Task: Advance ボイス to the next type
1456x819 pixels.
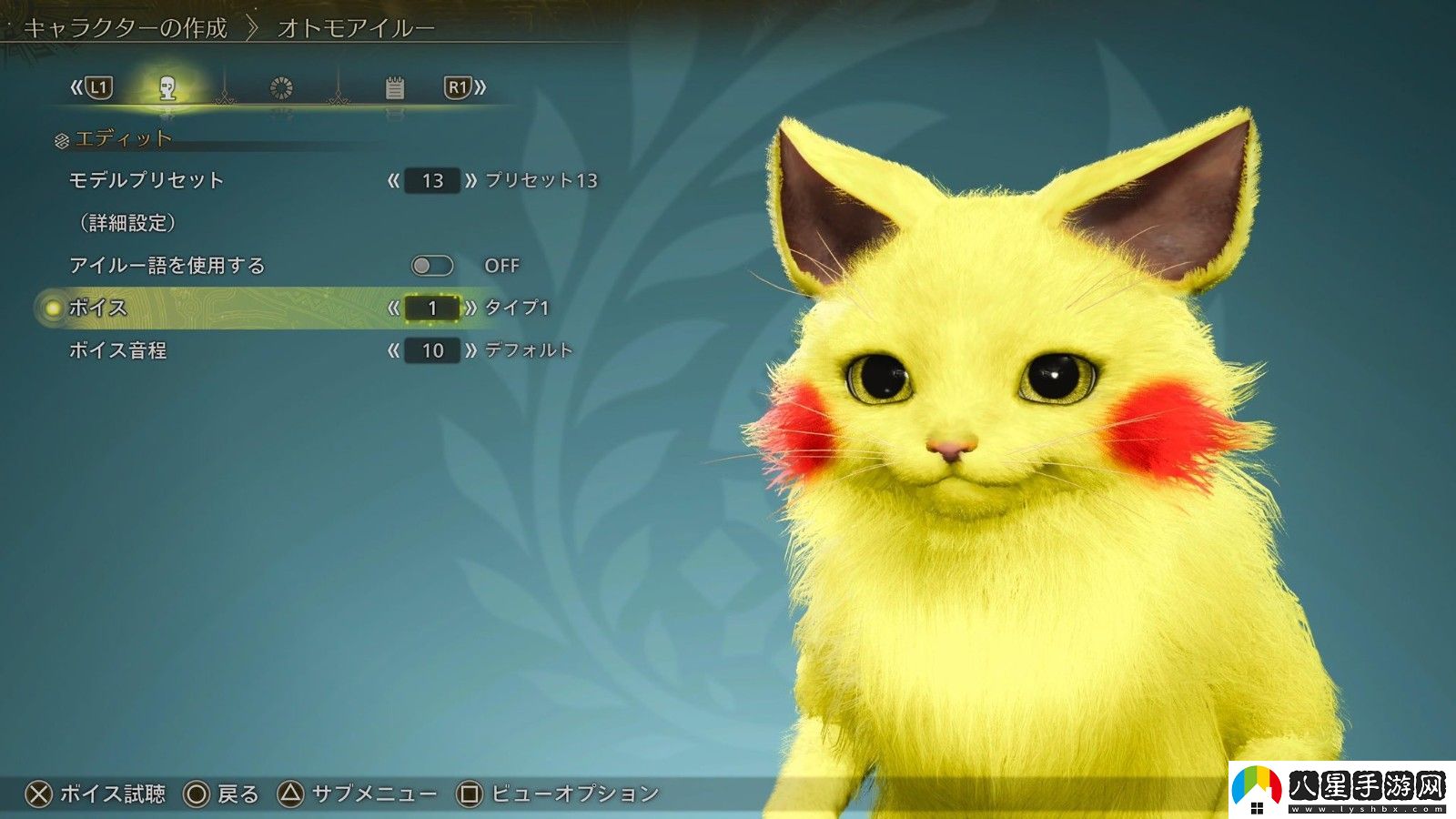Action: [472, 308]
